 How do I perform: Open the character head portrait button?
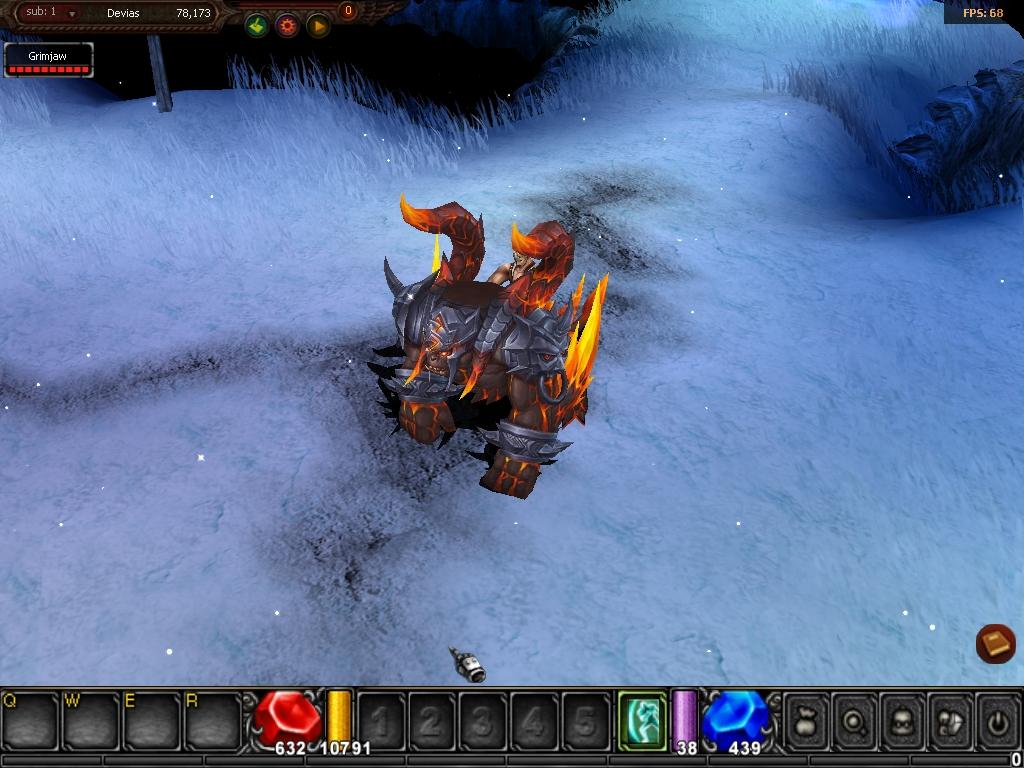[903, 718]
